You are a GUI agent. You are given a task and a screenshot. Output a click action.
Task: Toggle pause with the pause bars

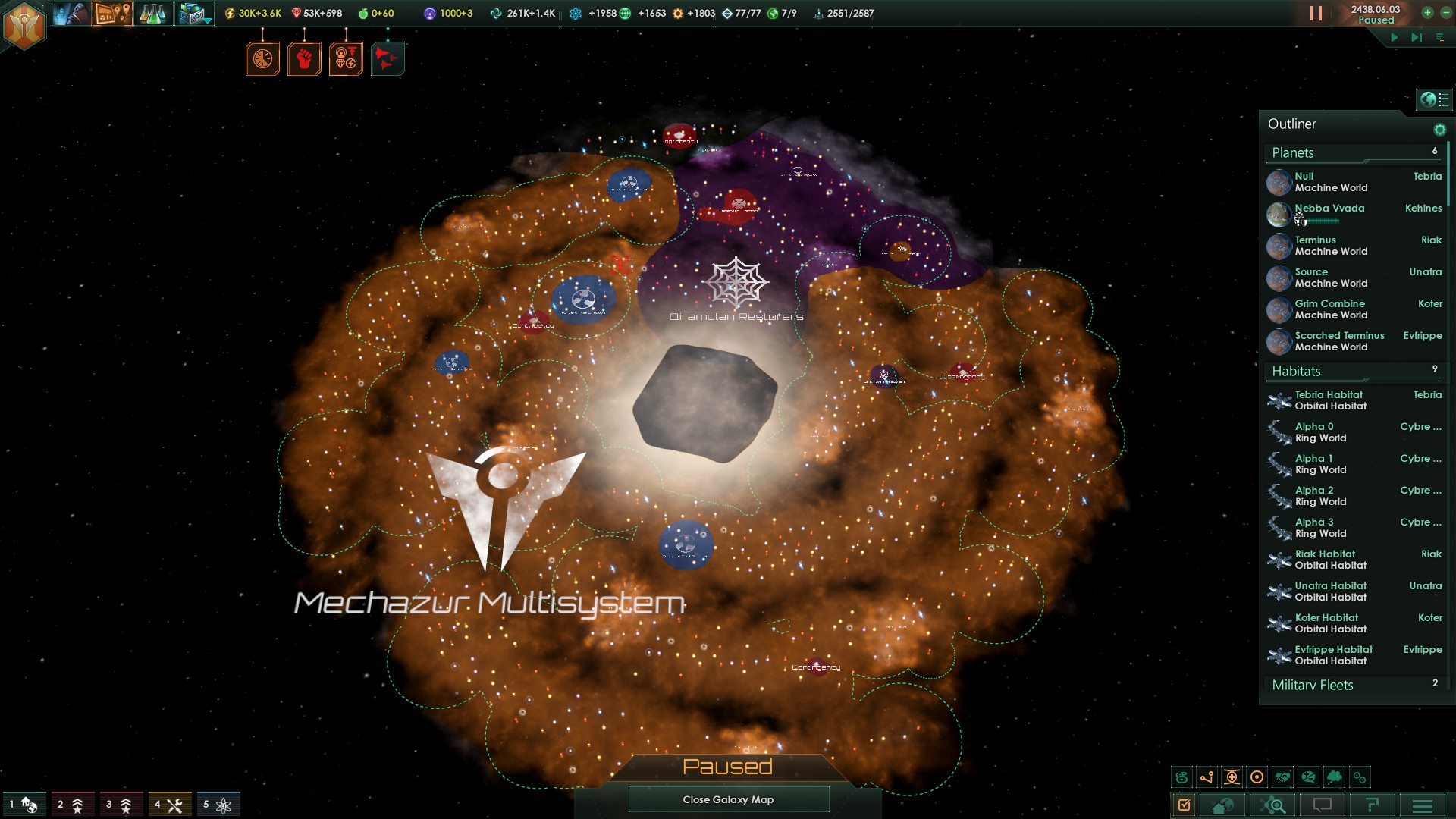(1316, 14)
